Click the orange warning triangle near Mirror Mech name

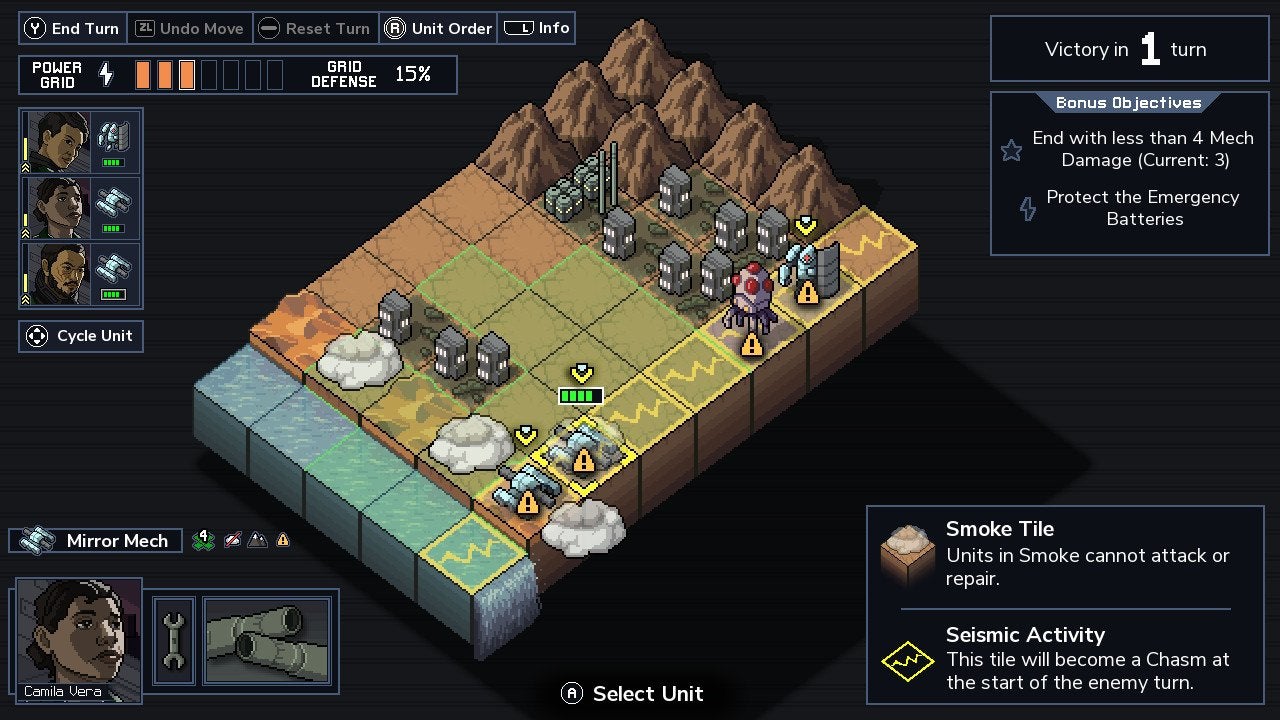pos(284,540)
